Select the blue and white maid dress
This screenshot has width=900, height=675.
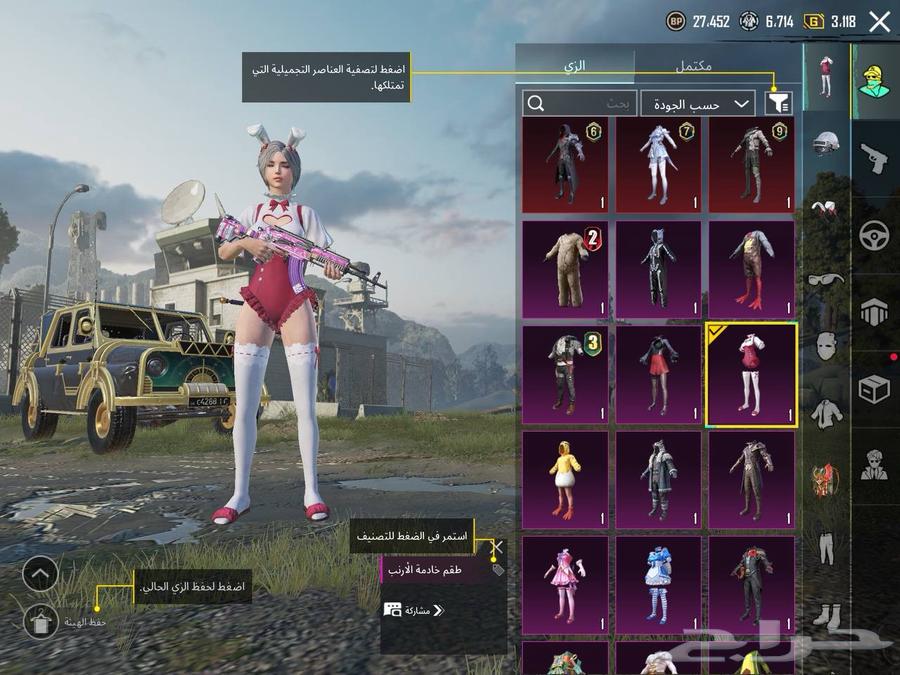click(658, 585)
